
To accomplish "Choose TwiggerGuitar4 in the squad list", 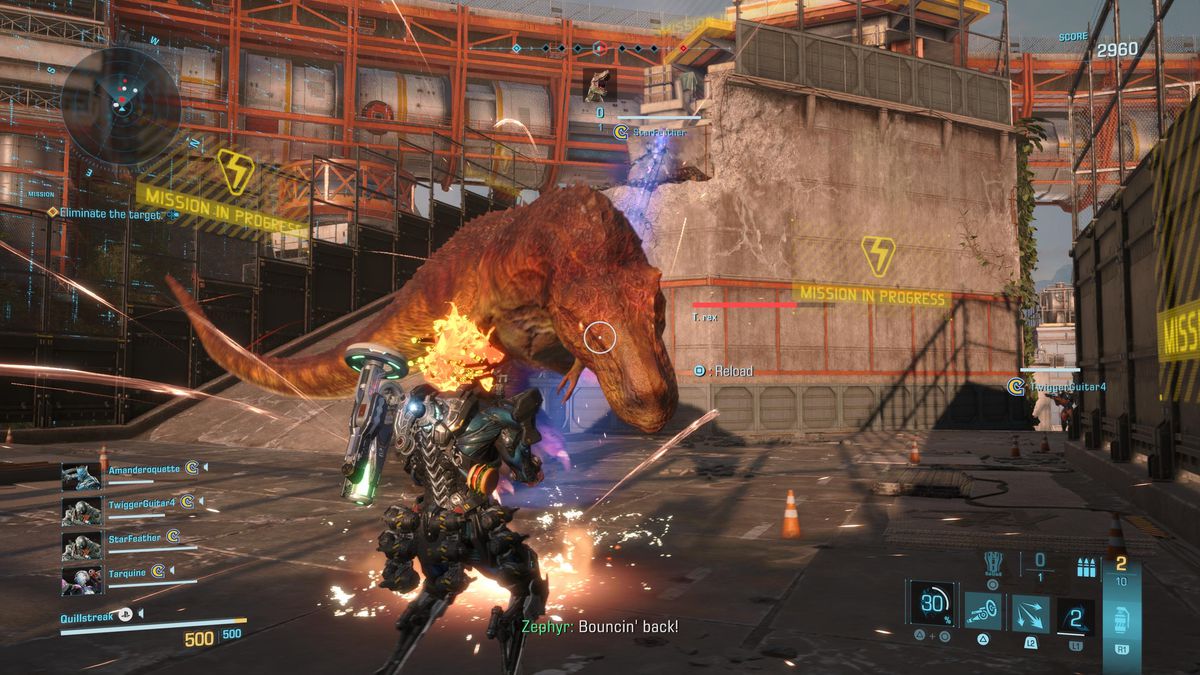I will (81, 511).
